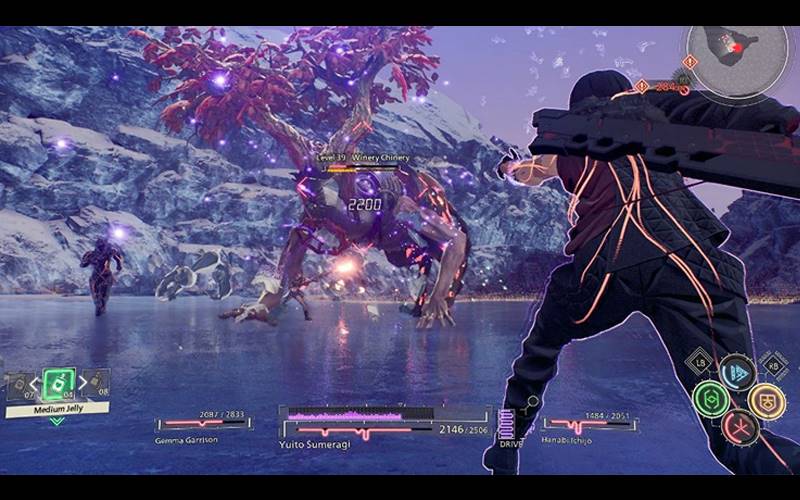The height and width of the screenshot is (500, 800).
Task: Select the green Medium Jelly item slot
Action: click(57, 382)
